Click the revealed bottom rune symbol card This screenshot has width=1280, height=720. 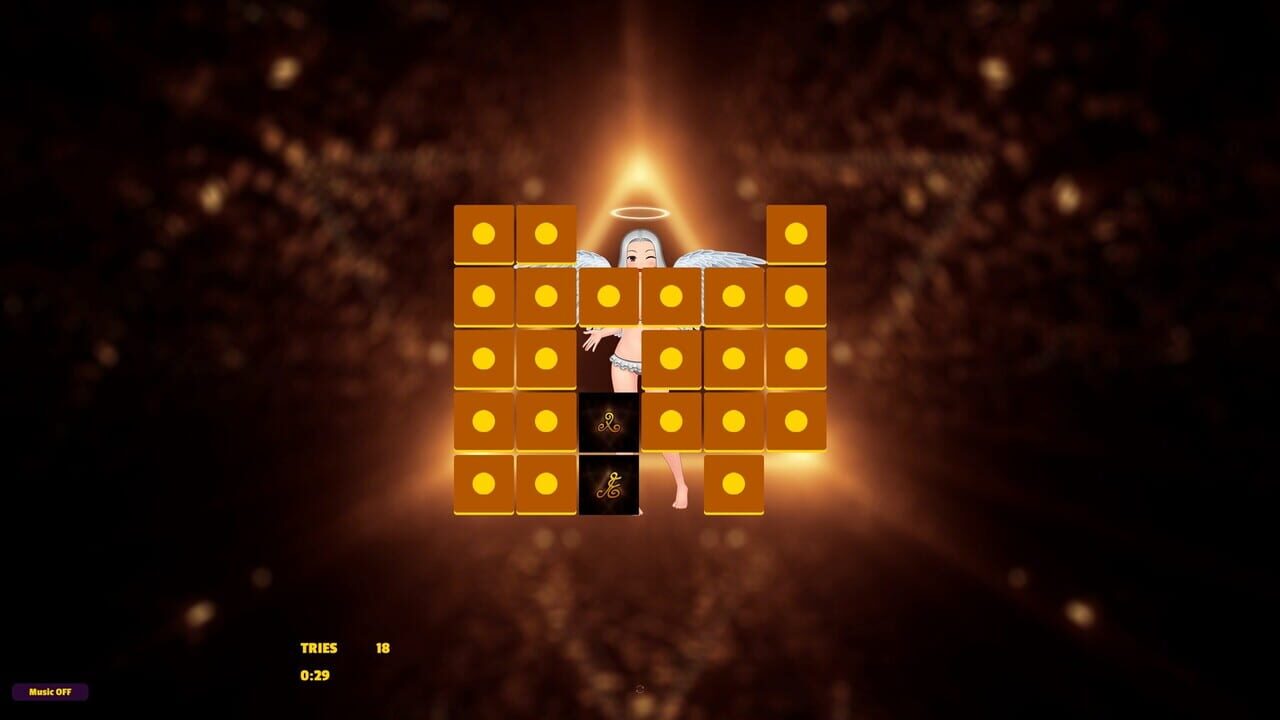[x=610, y=486]
